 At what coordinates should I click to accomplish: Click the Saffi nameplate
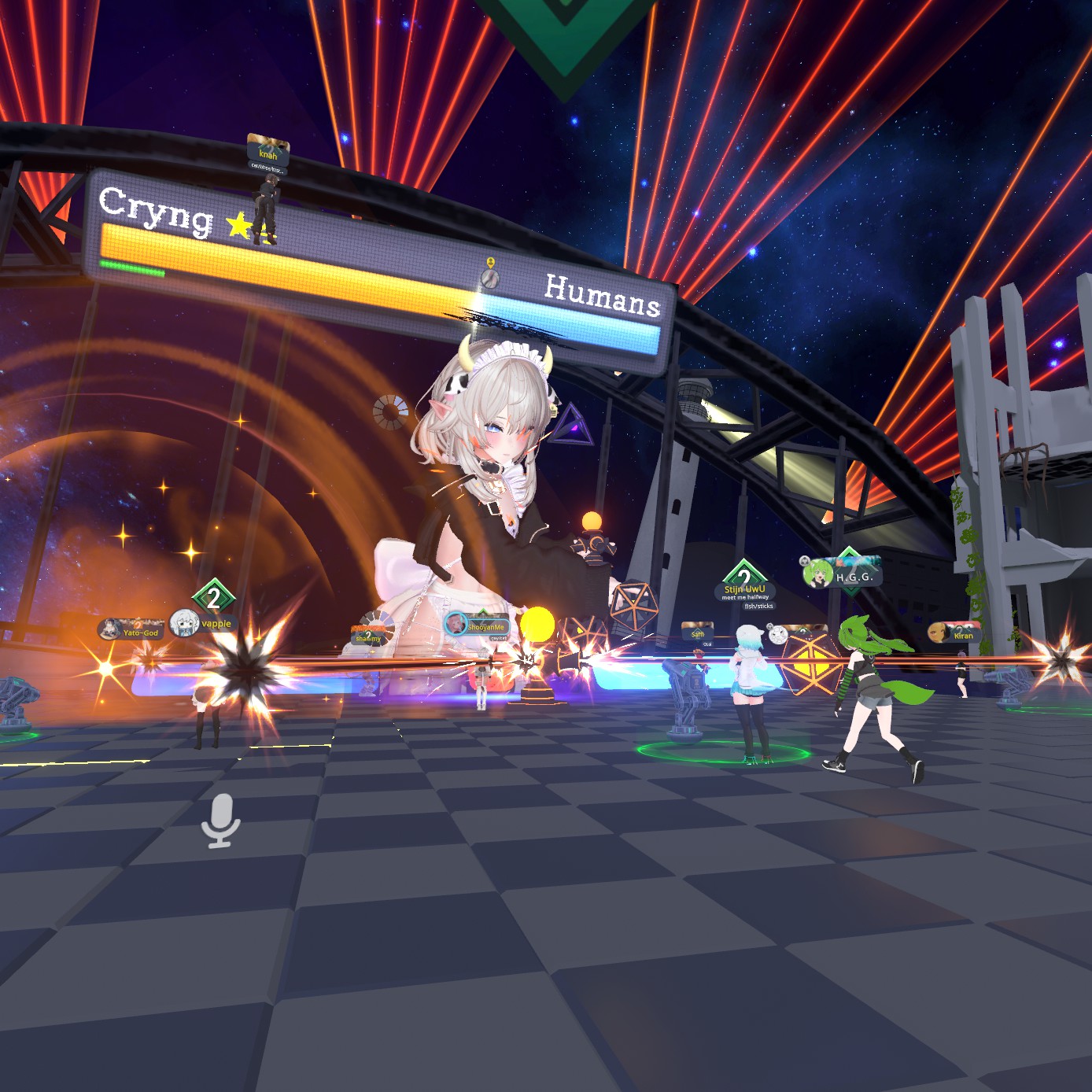pyautogui.click(x=697, y=632)
